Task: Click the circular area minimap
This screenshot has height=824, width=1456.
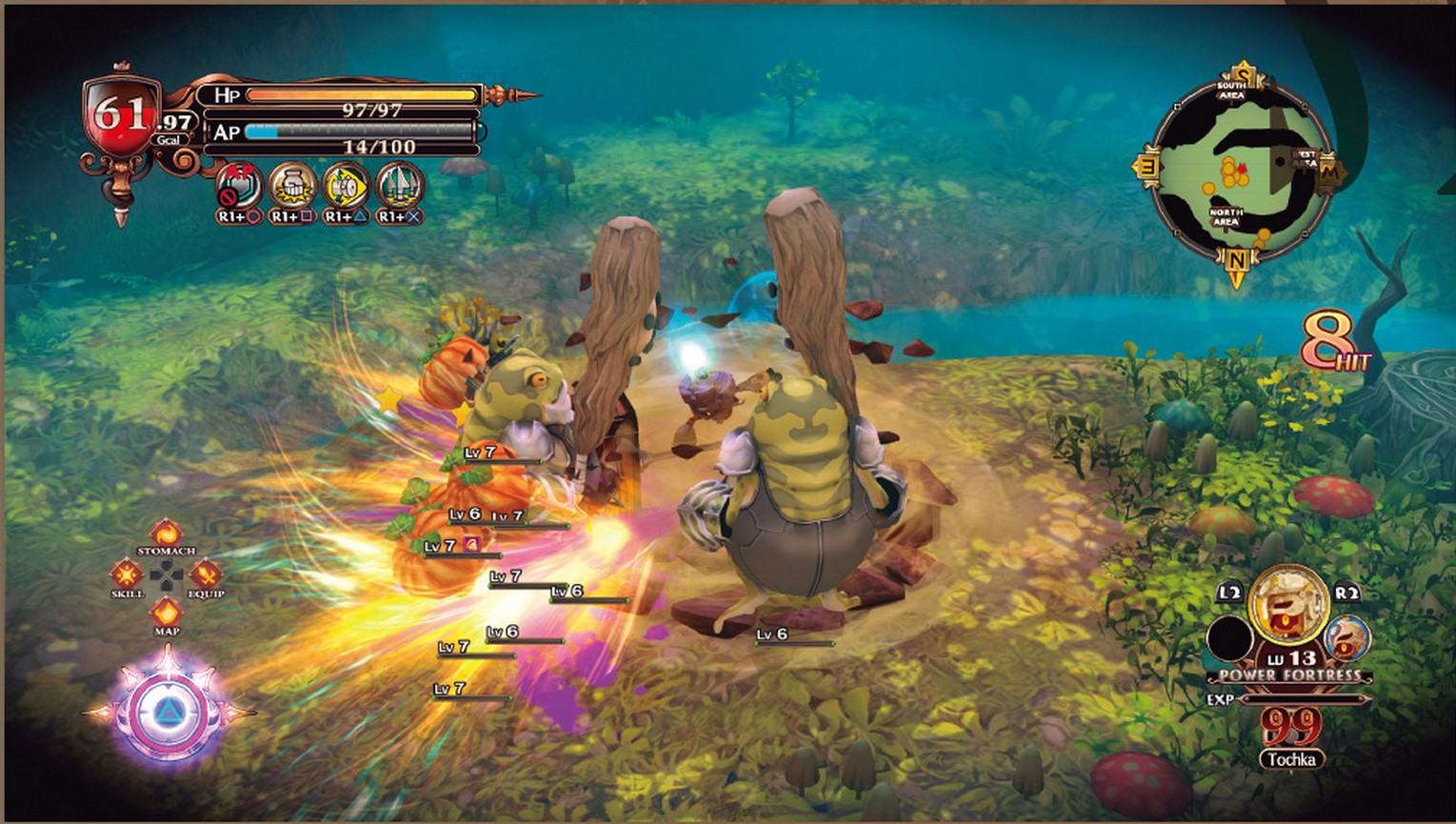Action: pos(1235,173)
